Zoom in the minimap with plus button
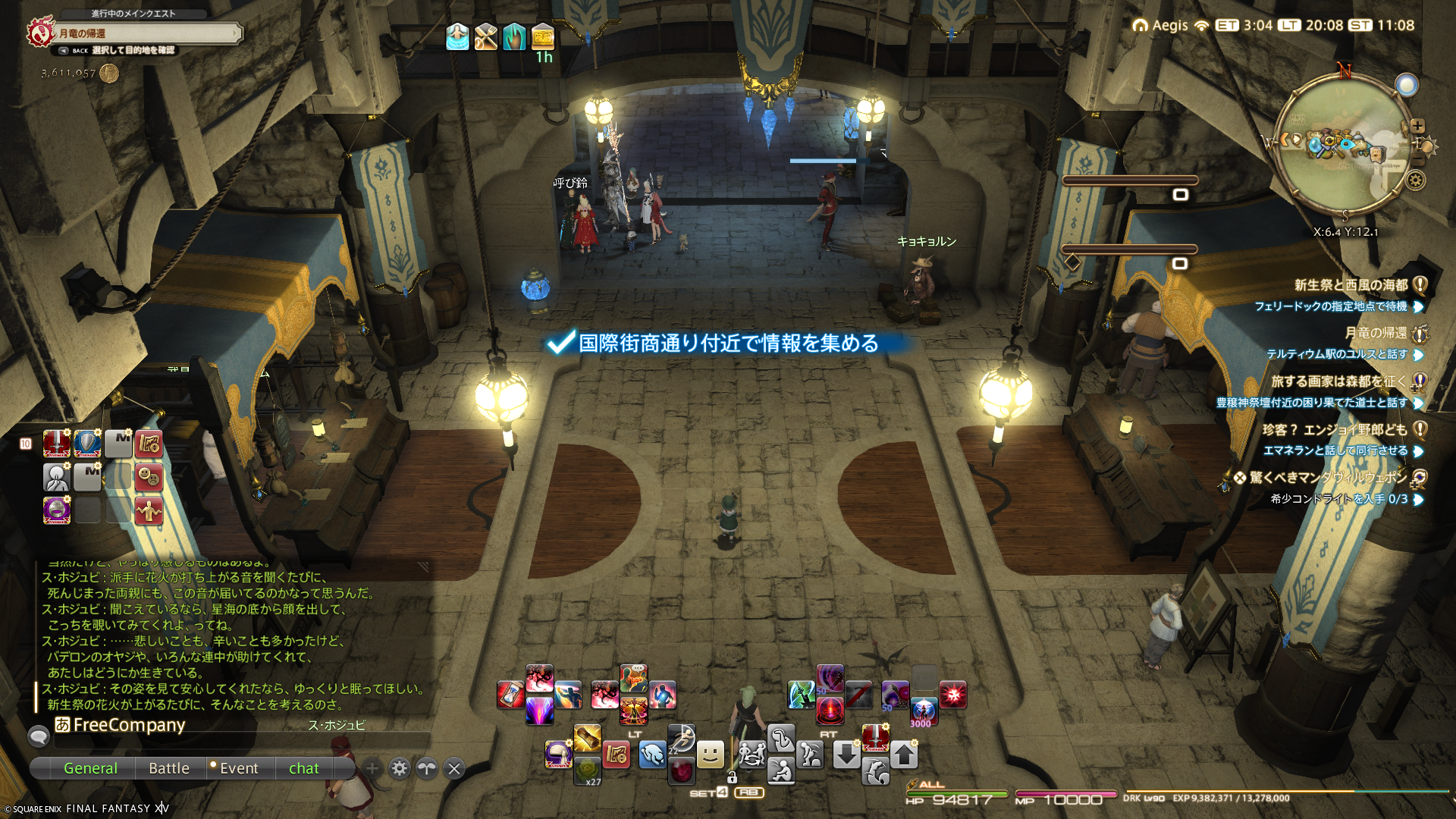This screenshot has width=1456, height=819. coord(1417,127)
